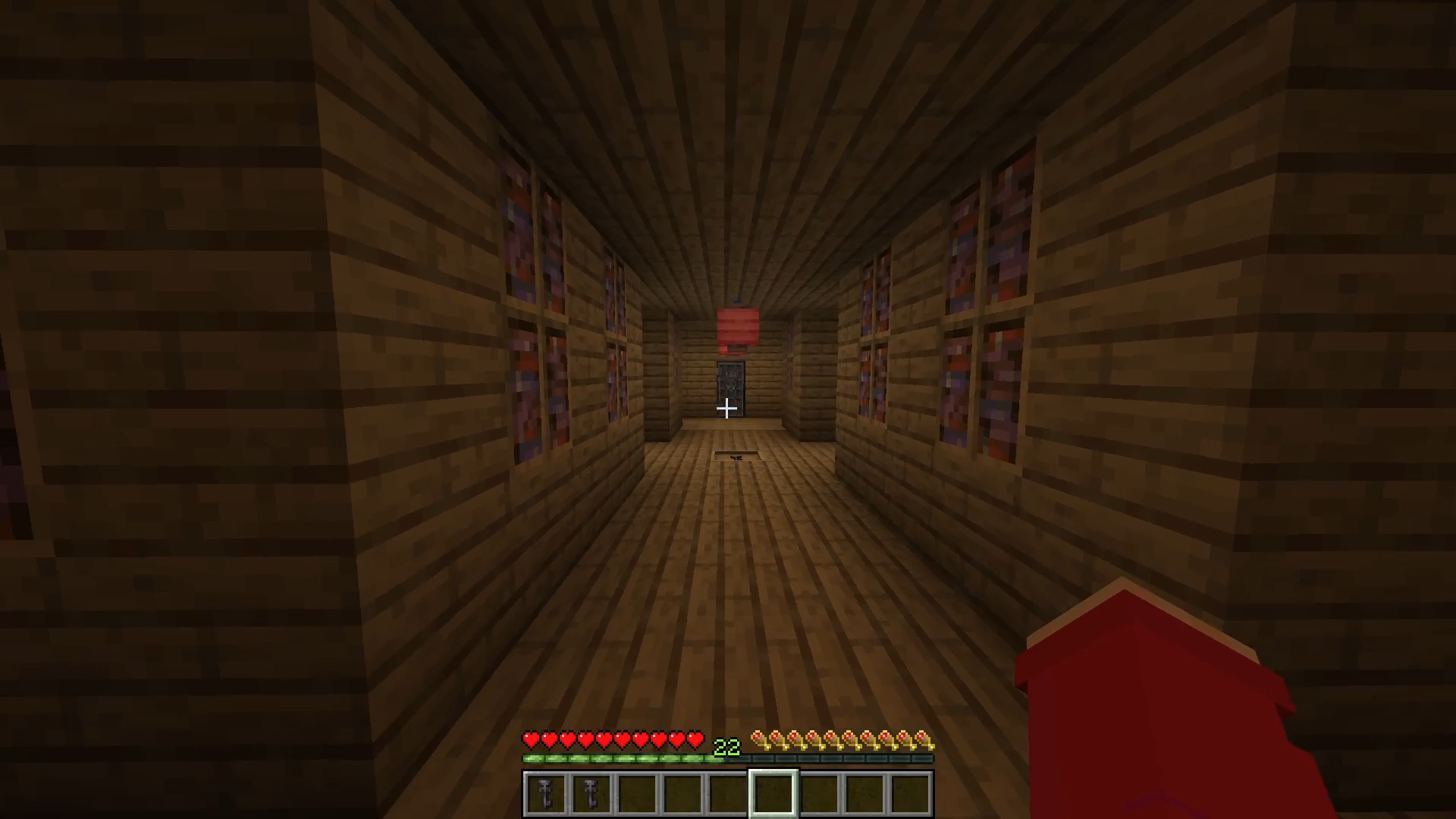Screen dimensions: 1456x819
Task: Click the currently highlighted empty hotbar slot
Action: pyautogui.click(x=773, y=794)
